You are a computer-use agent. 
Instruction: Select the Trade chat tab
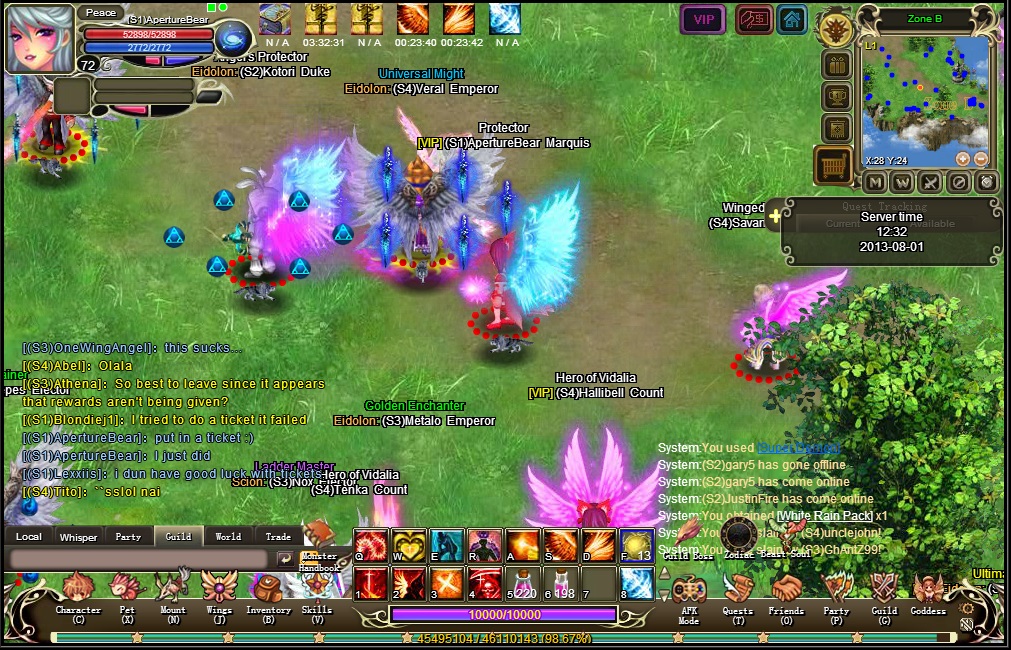pyautogui.click(x=278, y=537)
